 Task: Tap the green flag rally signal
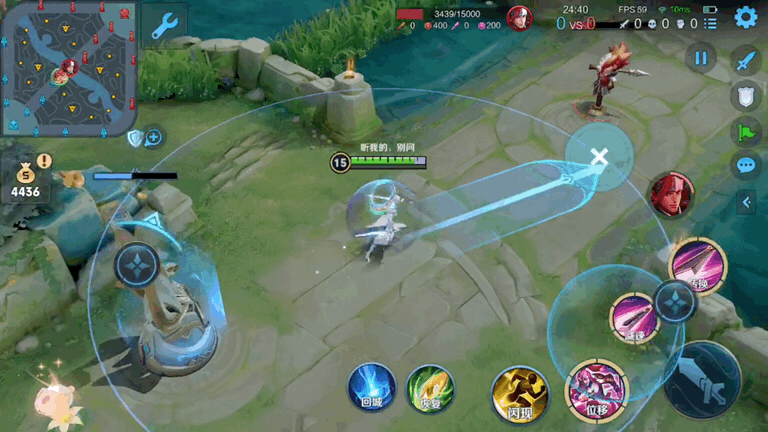pos(745,131)
